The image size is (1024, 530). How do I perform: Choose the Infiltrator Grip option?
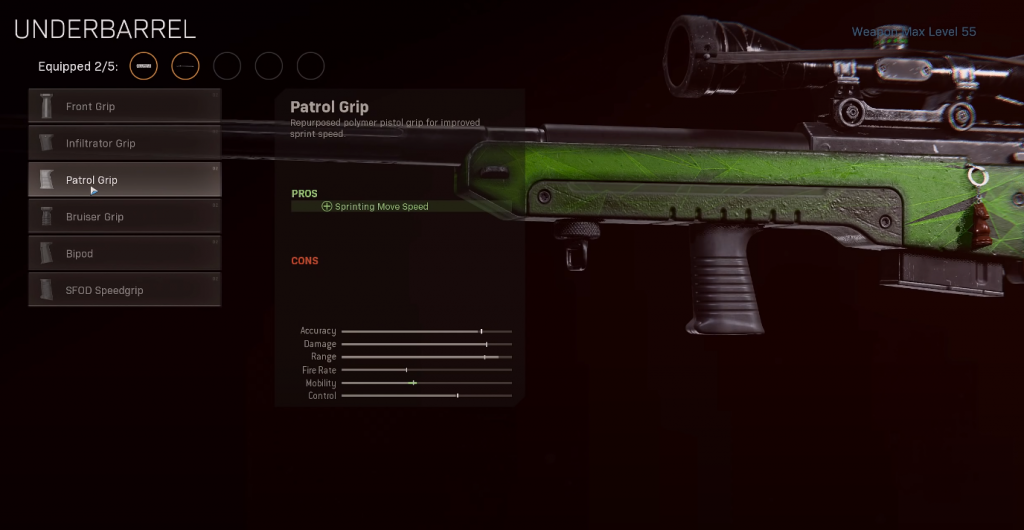click(x=124, y=143)
